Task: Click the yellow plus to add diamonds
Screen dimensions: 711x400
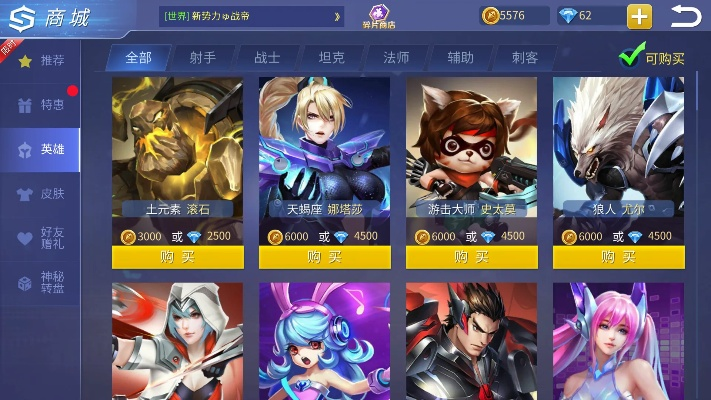Action: pyautogui.click(x=639, y=16)
